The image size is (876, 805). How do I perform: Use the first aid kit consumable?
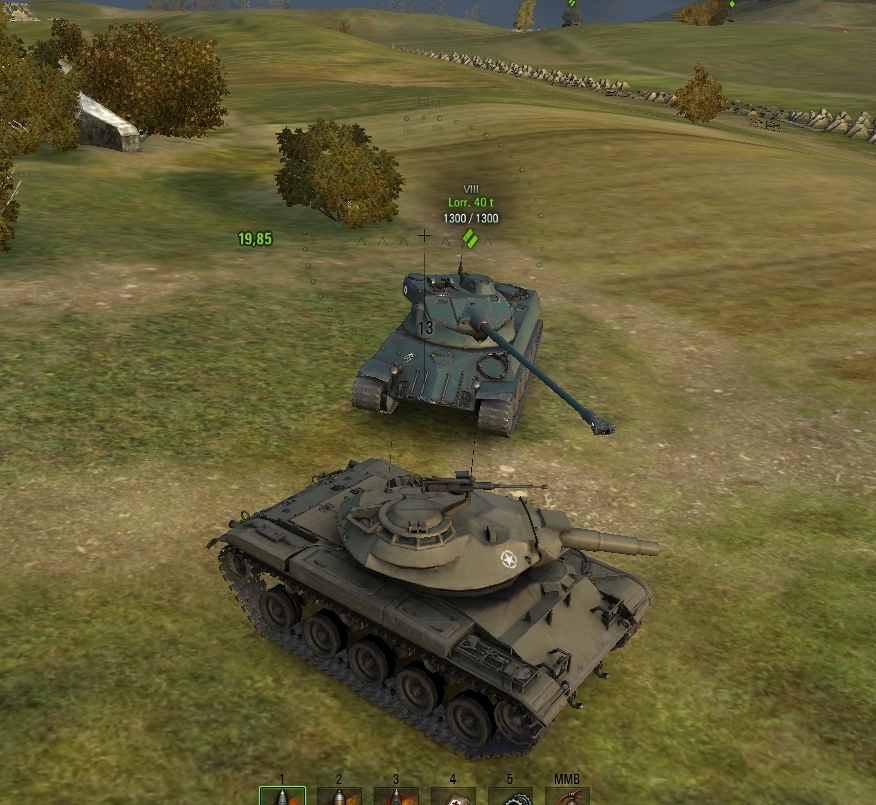click(x=453, y=797)
